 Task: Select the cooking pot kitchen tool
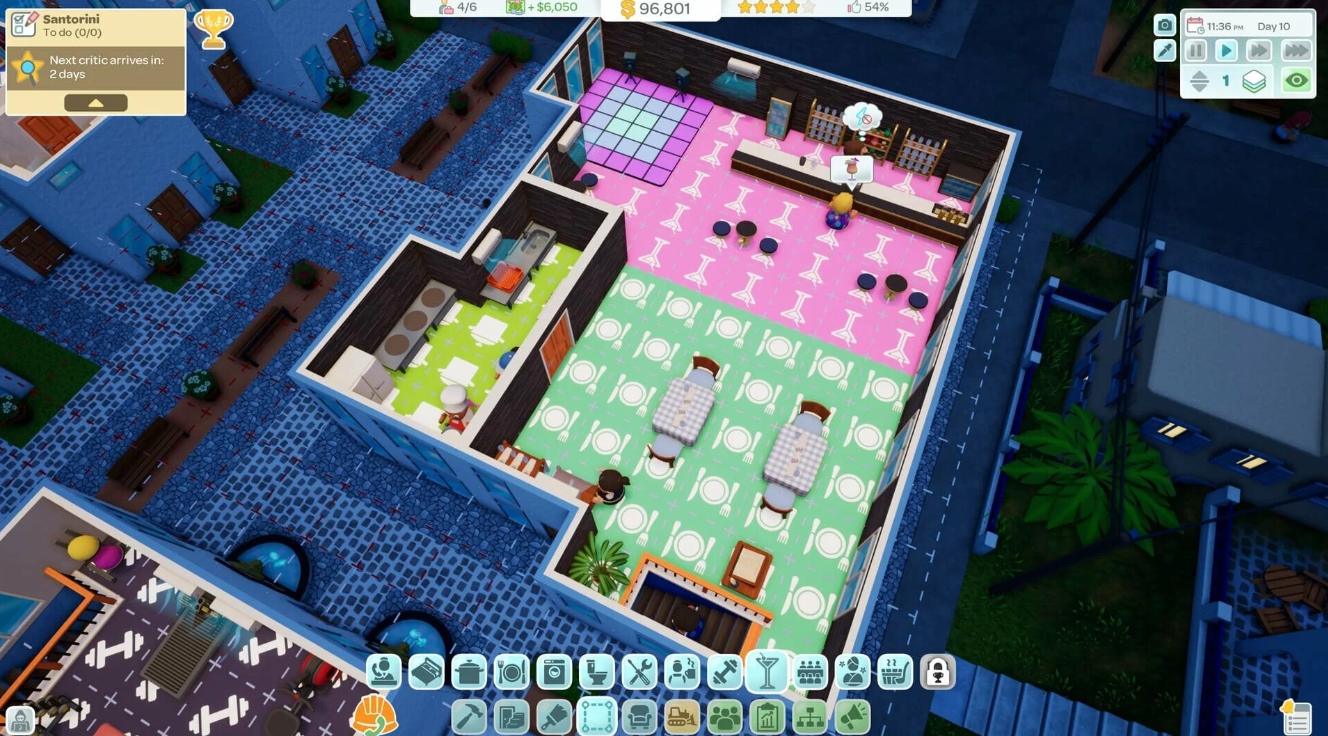[468, 672]
